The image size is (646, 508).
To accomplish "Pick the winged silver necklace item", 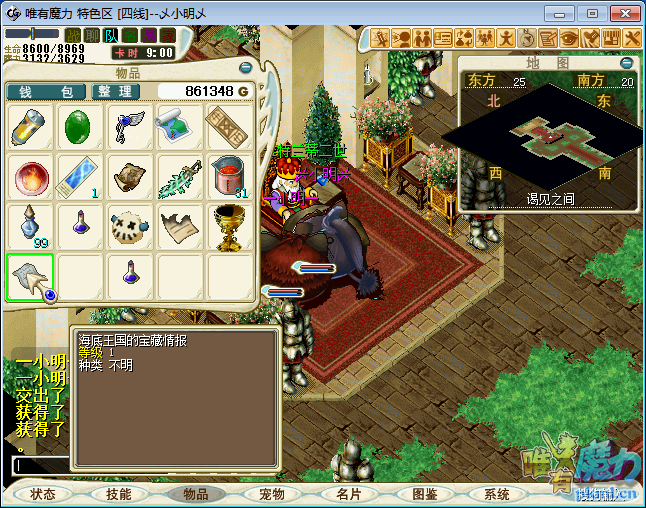I will tap(131, 127).
